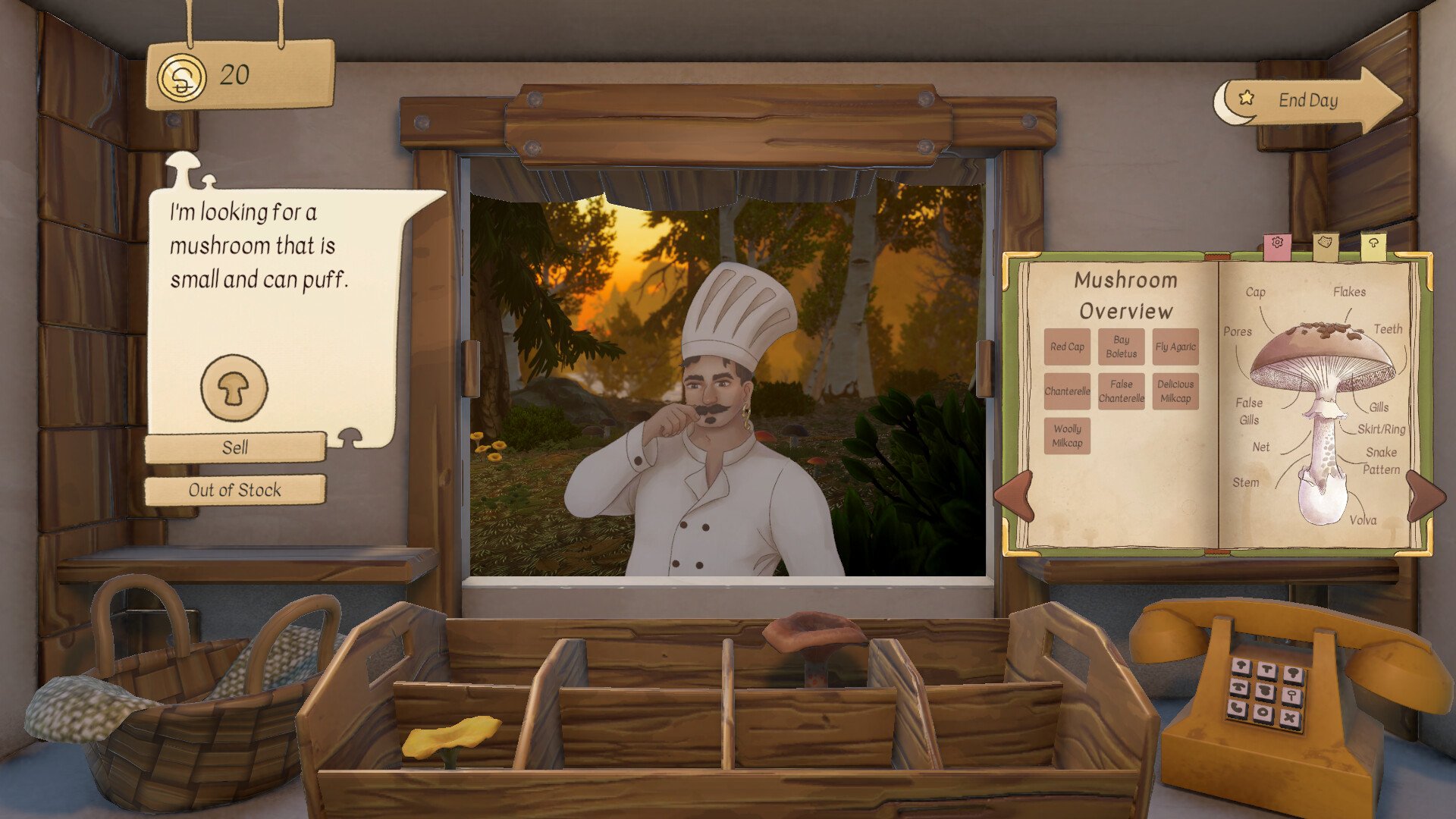Viewport: 1456px width, 819px height.
Task: Open the Woolly Milkcap entry
Action: point(1067,436)
